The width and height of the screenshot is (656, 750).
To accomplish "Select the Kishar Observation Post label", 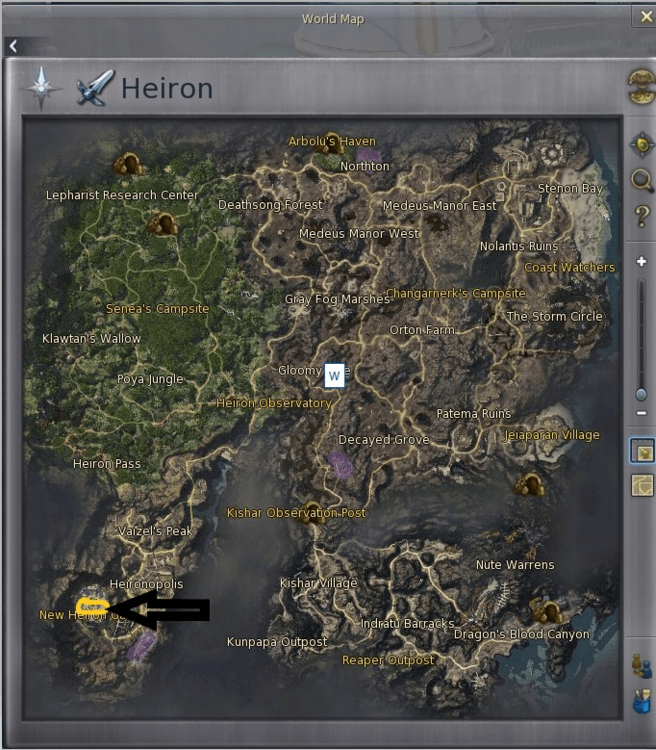I will (296, 513).
